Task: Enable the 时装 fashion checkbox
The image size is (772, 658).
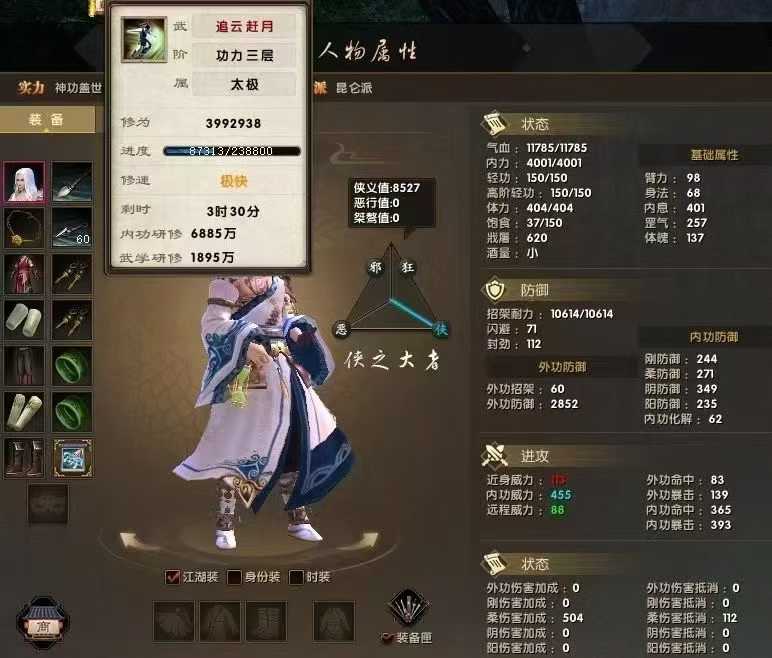Action: [296, 577]
